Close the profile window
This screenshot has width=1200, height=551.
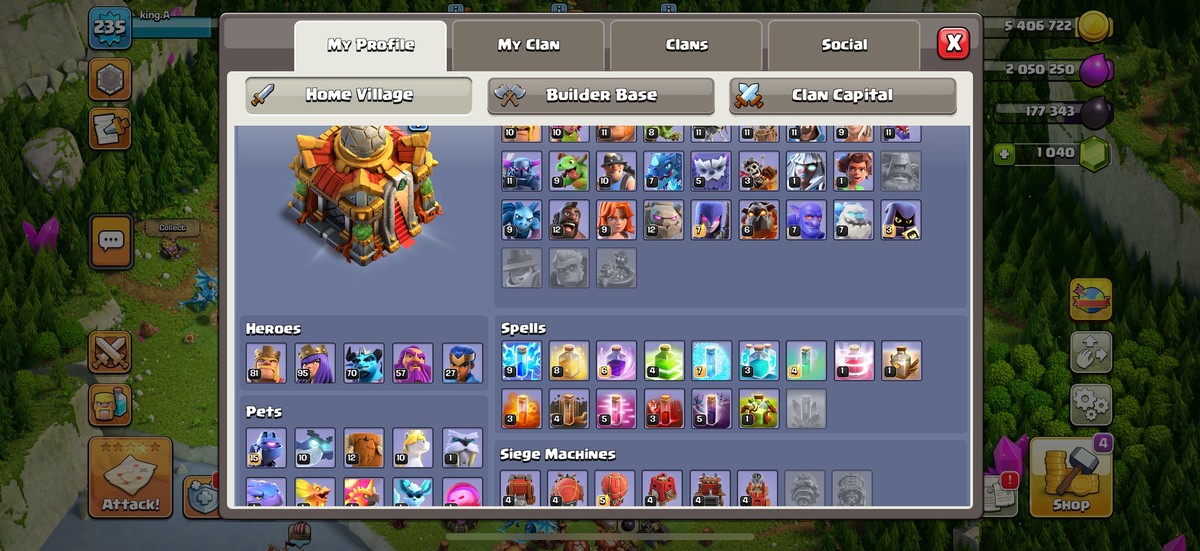point(954,43)
